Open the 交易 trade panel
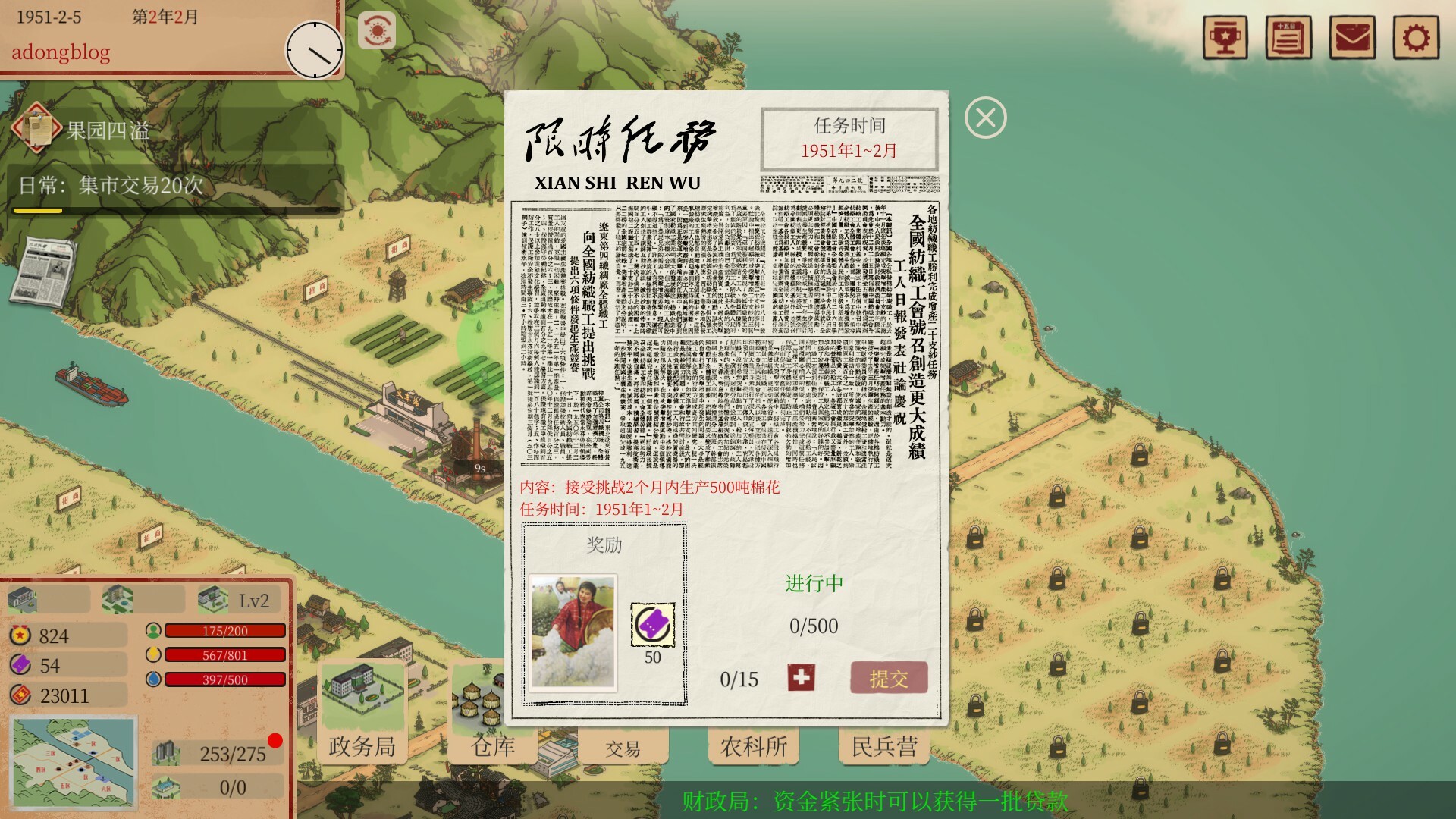1456x819 pixels. 623,747
